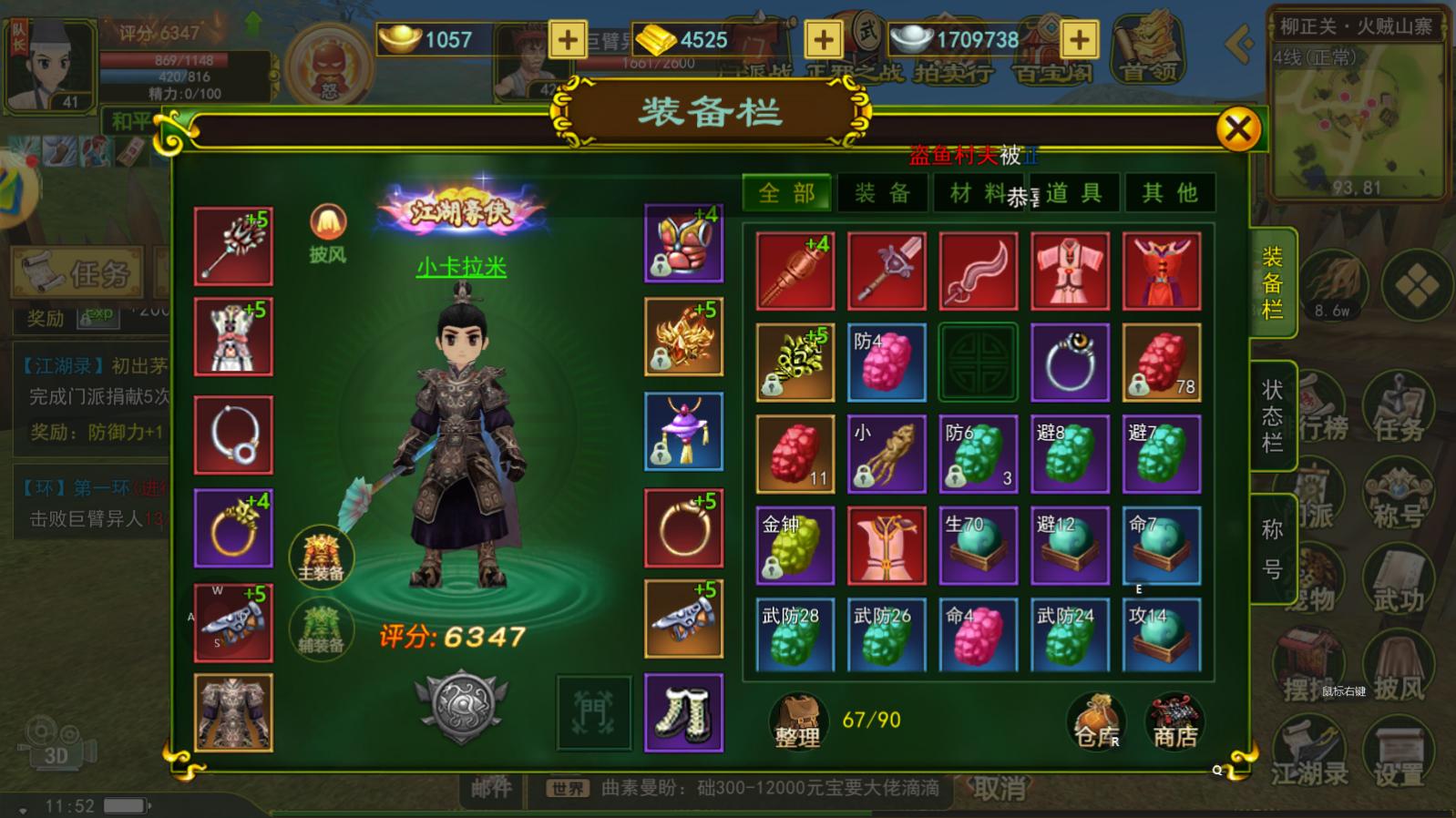Select the 攻14 pearl box item
Screen dimensions: 1456x818
coord(1161,636)
